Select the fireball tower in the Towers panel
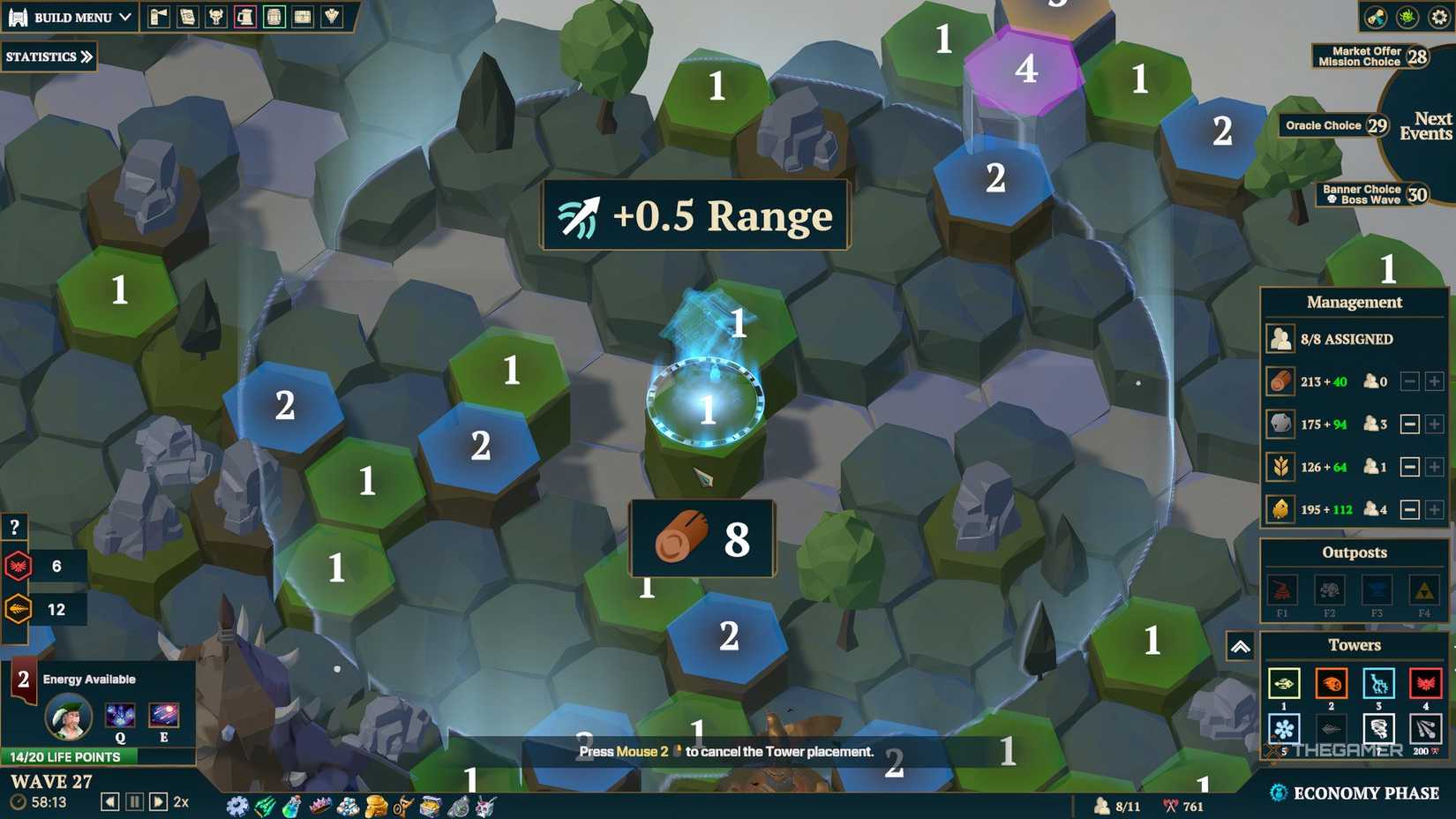1456x819 pixels. click(1331, 683)
